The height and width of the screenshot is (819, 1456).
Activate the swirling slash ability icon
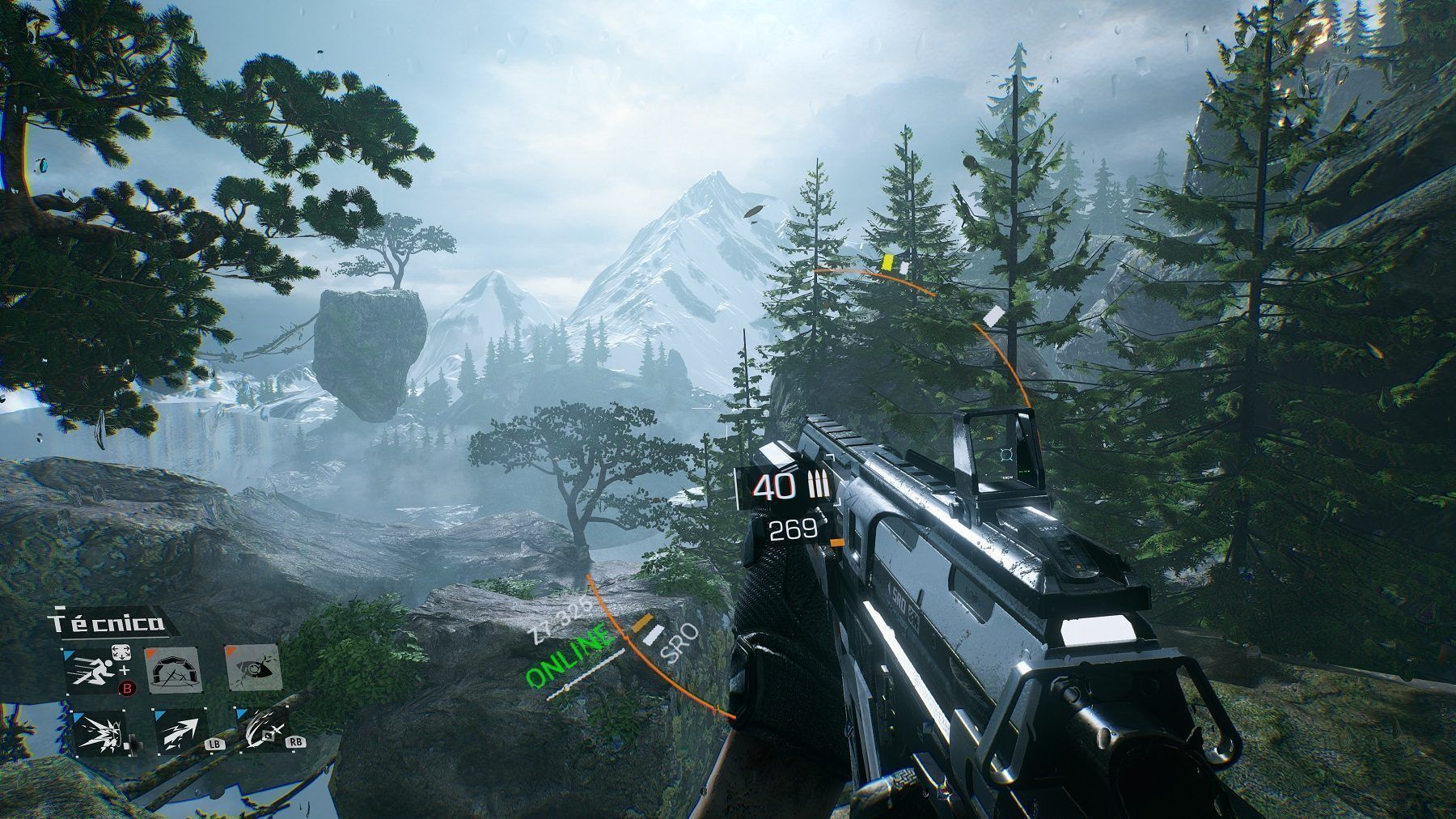pos(262,732)
